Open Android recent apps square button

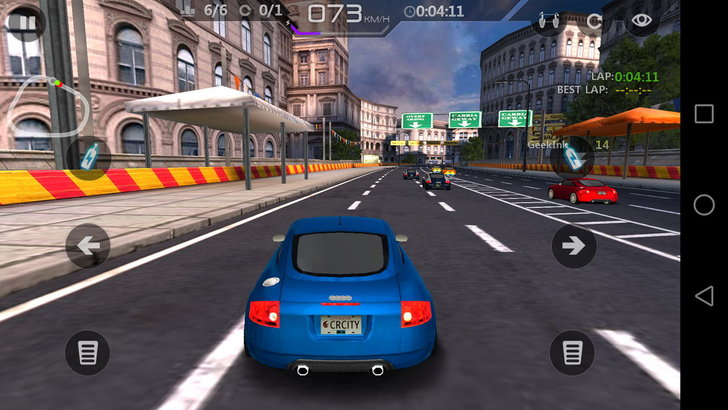704,114
